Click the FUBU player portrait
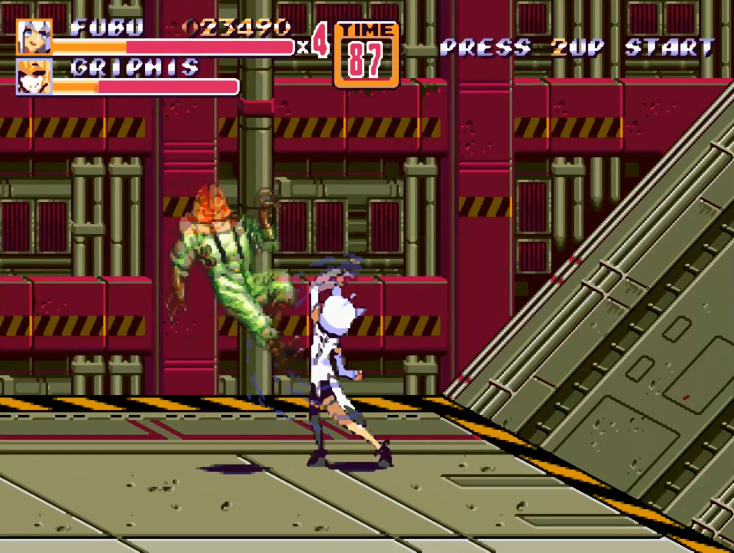 point(34,37)
